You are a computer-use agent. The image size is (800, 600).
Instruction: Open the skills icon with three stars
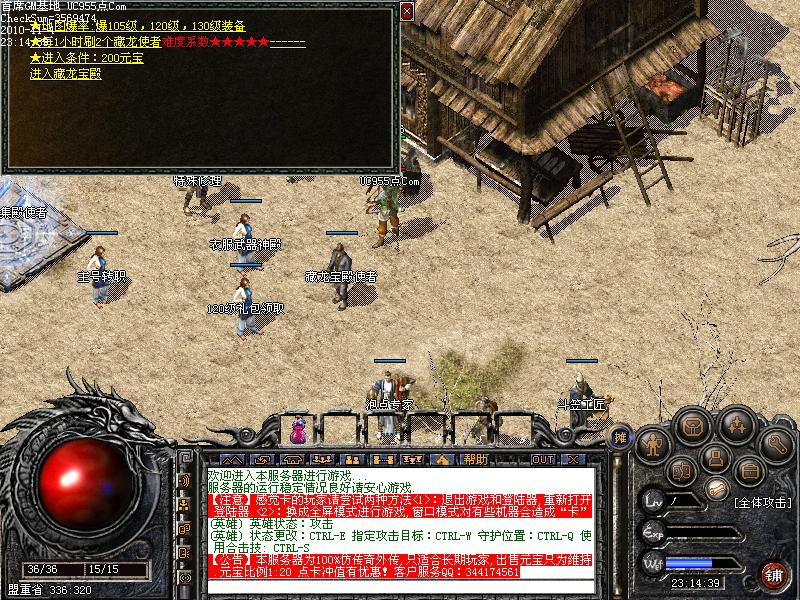737,427
